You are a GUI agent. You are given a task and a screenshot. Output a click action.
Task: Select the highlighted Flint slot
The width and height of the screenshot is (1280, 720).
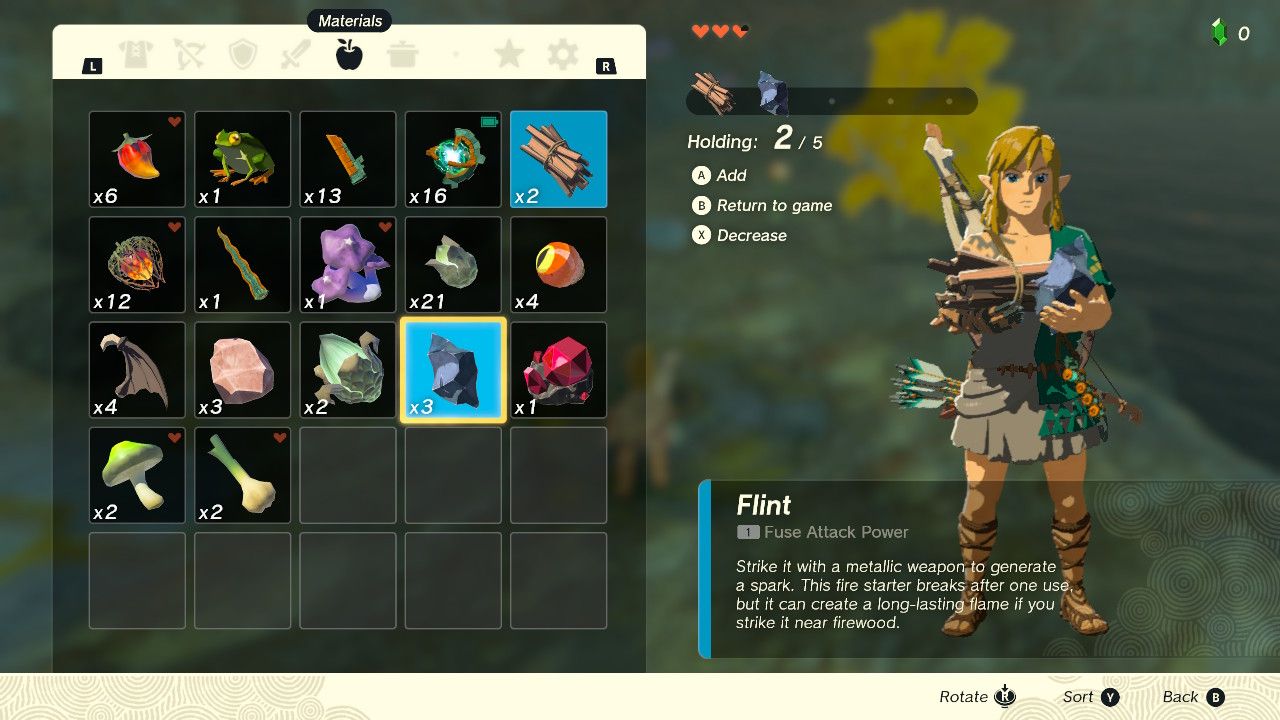coord(453,370)
